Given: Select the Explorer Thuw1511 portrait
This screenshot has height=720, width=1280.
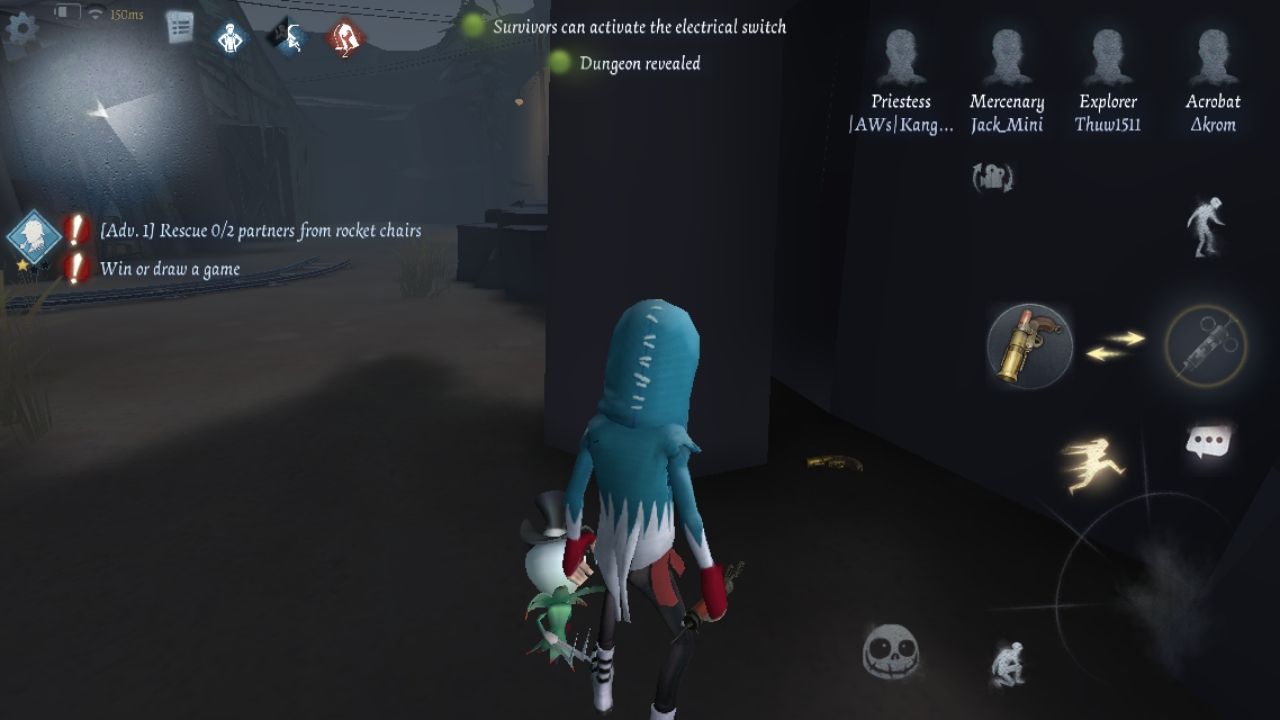Looking at the screenshot, I should tap(1107, 58).
